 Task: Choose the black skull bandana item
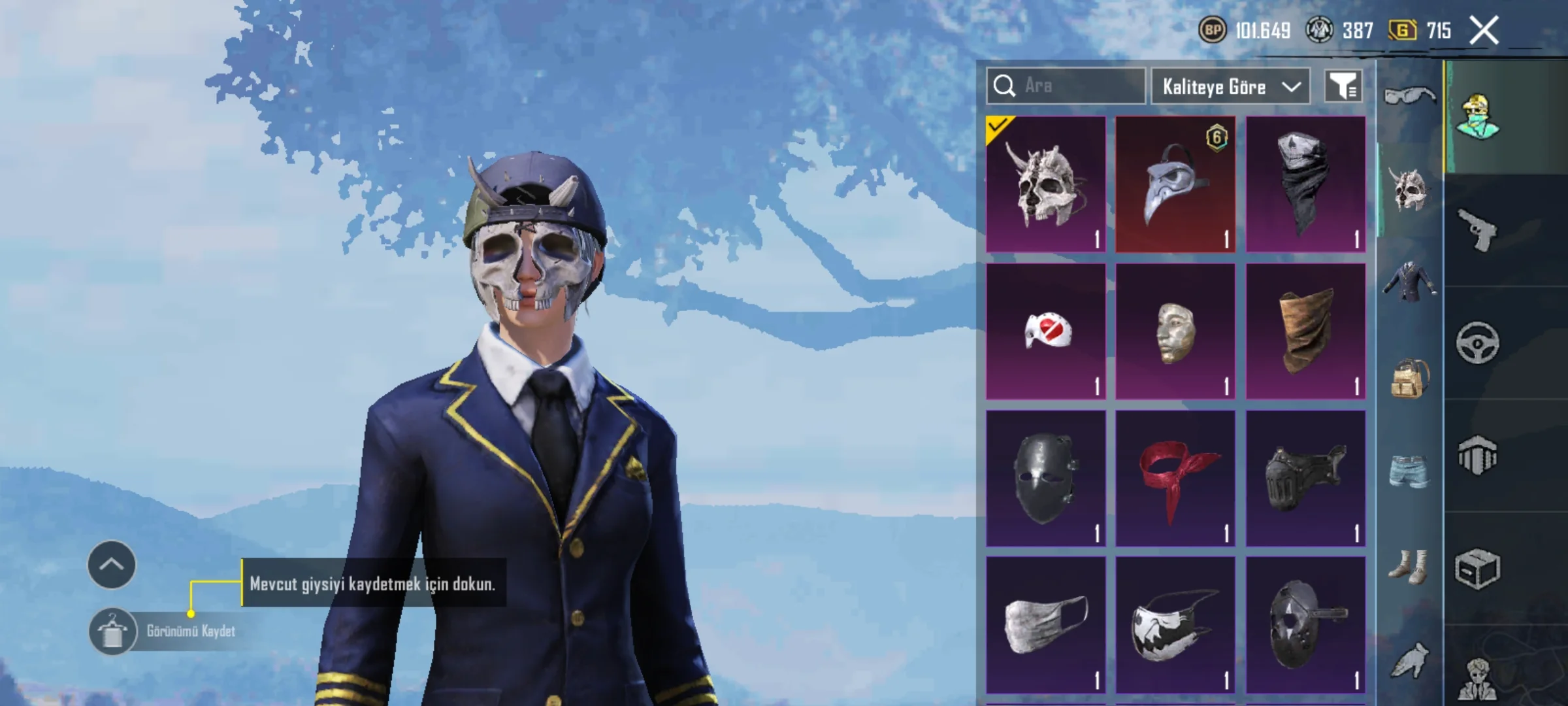coord(1305,184)
